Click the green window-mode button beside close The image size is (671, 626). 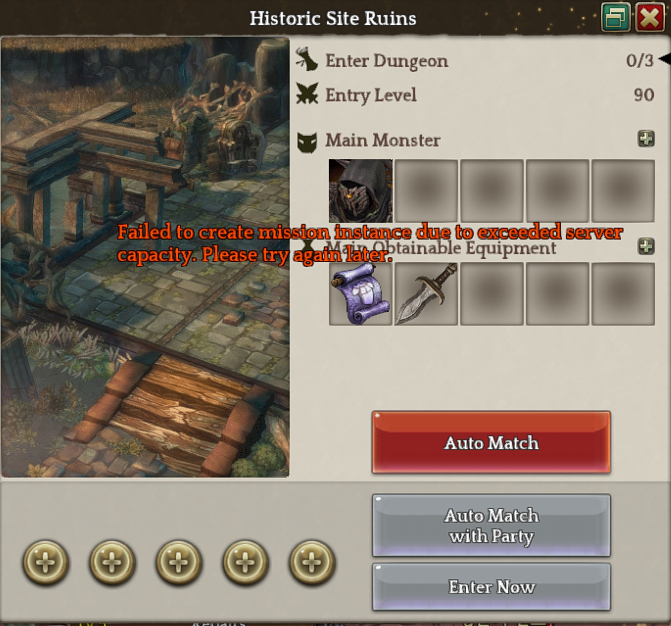click(x=616, y=17)
